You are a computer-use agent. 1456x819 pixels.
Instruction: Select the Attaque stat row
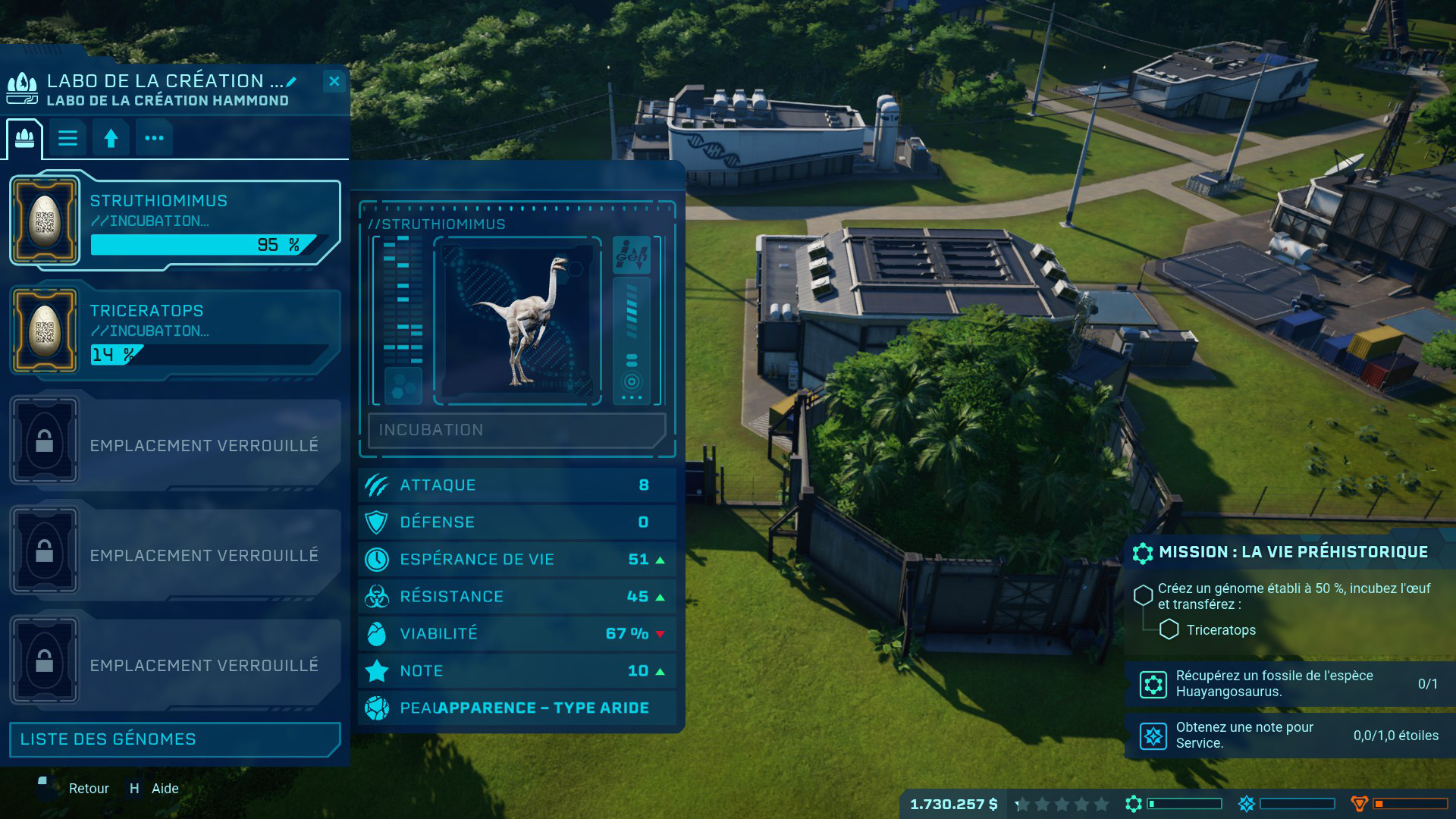516,485
